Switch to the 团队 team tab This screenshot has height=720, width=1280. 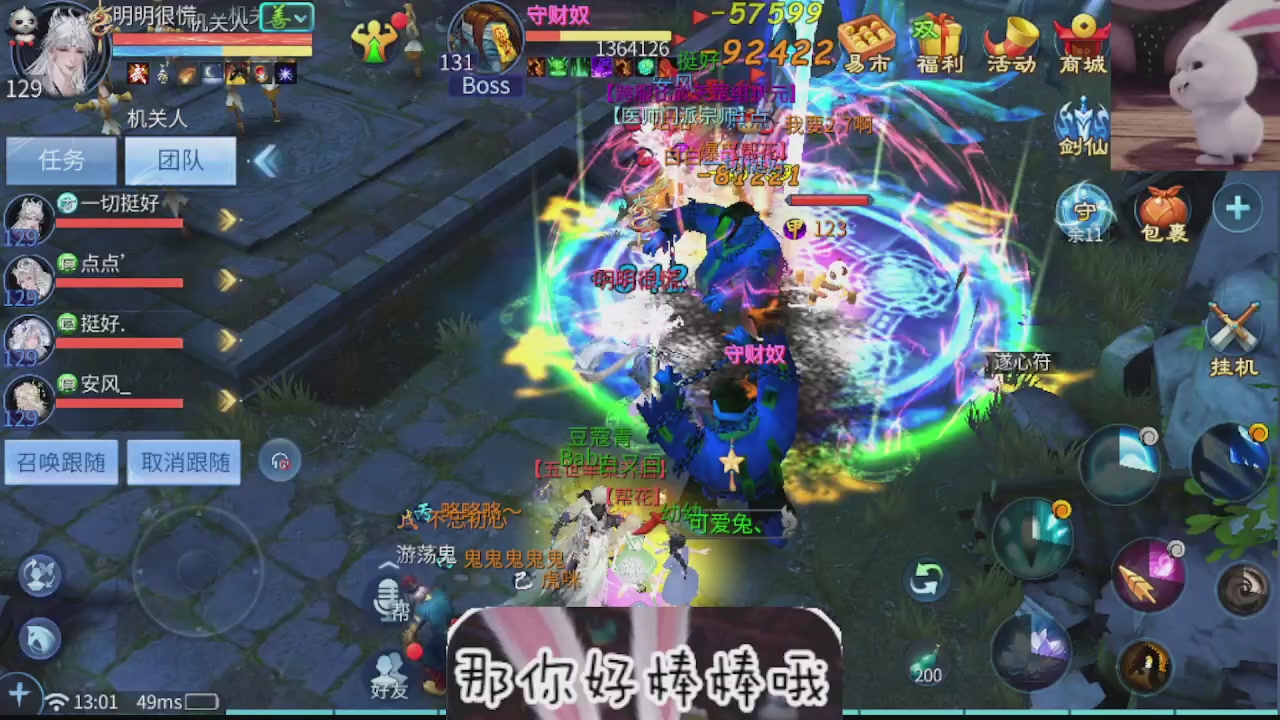(179, 161)
